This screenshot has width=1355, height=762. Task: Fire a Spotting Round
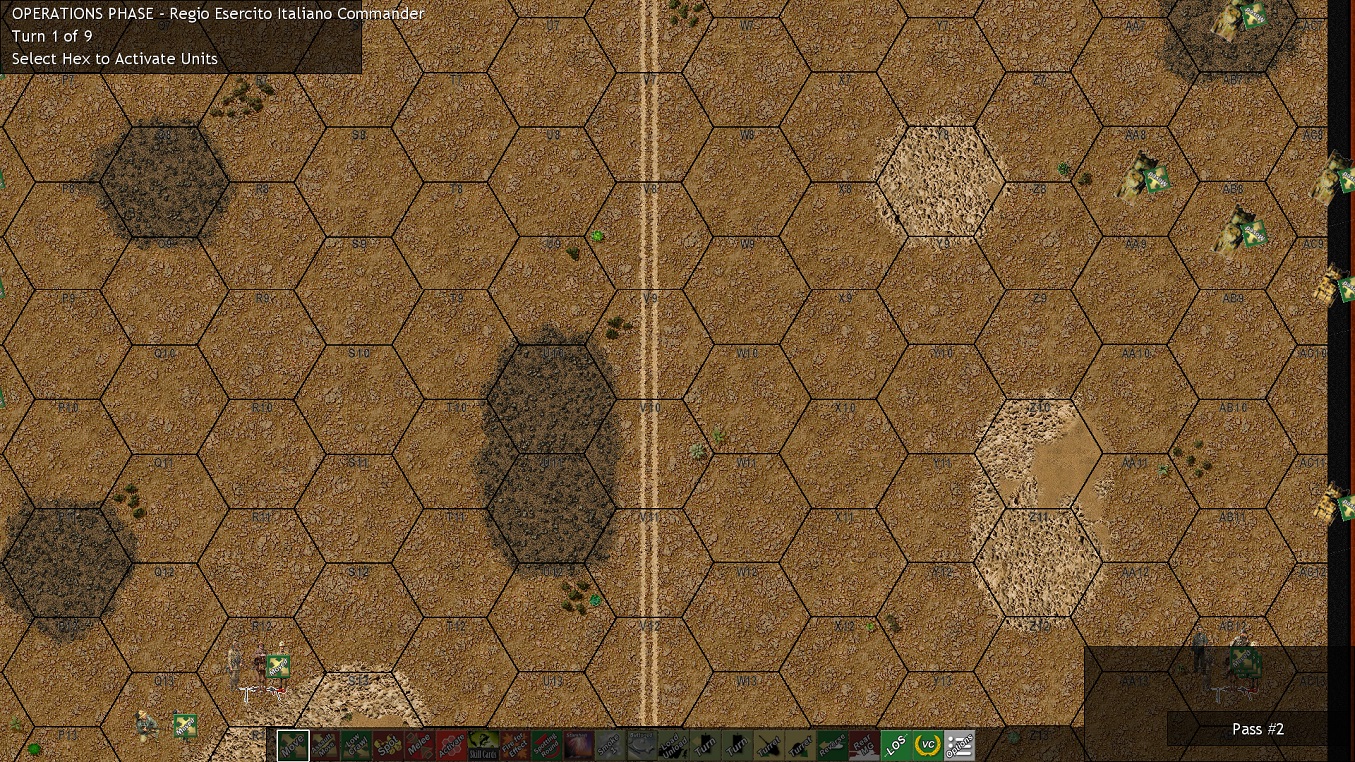547,745
